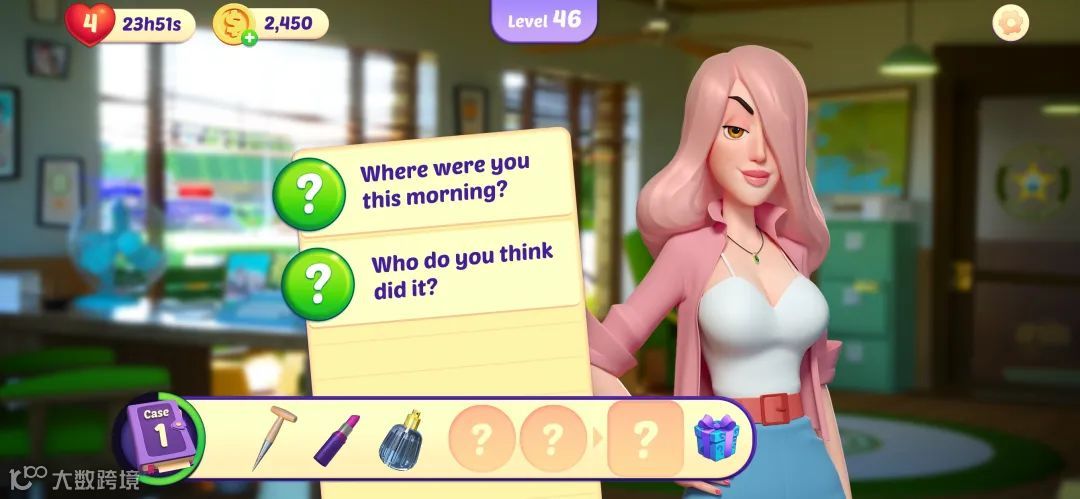The width and height of the screenshot is (1080, 499).
Task: Open the blue gift box reward
Action: tap(717, 437)
